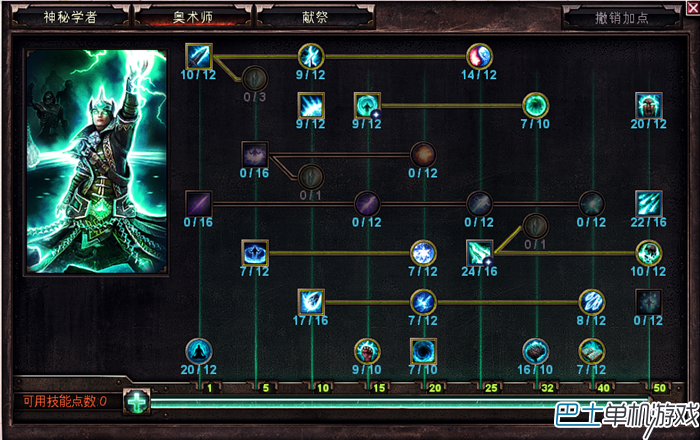Click the green plus mastery button

tap(136, 402)
